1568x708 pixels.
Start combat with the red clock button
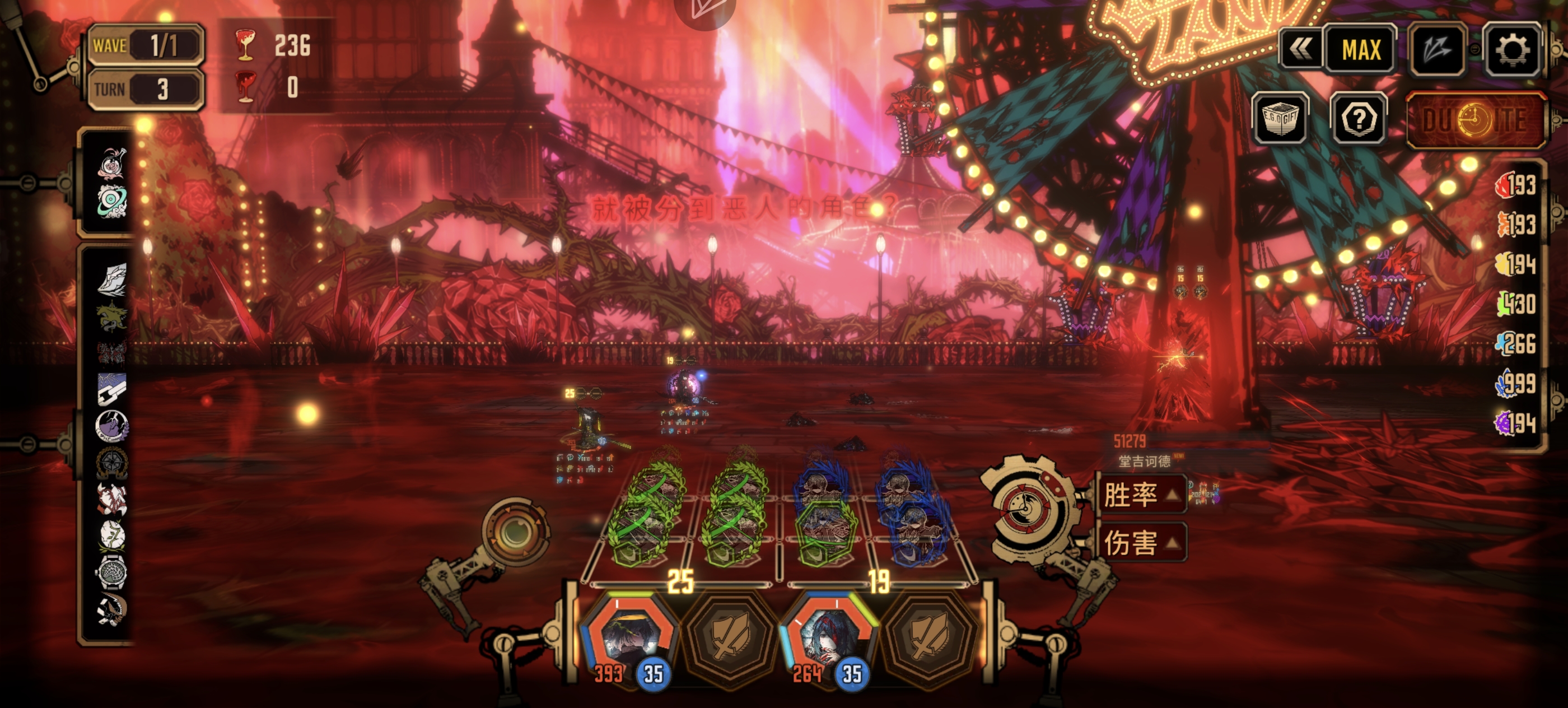tap(1476, 120)
